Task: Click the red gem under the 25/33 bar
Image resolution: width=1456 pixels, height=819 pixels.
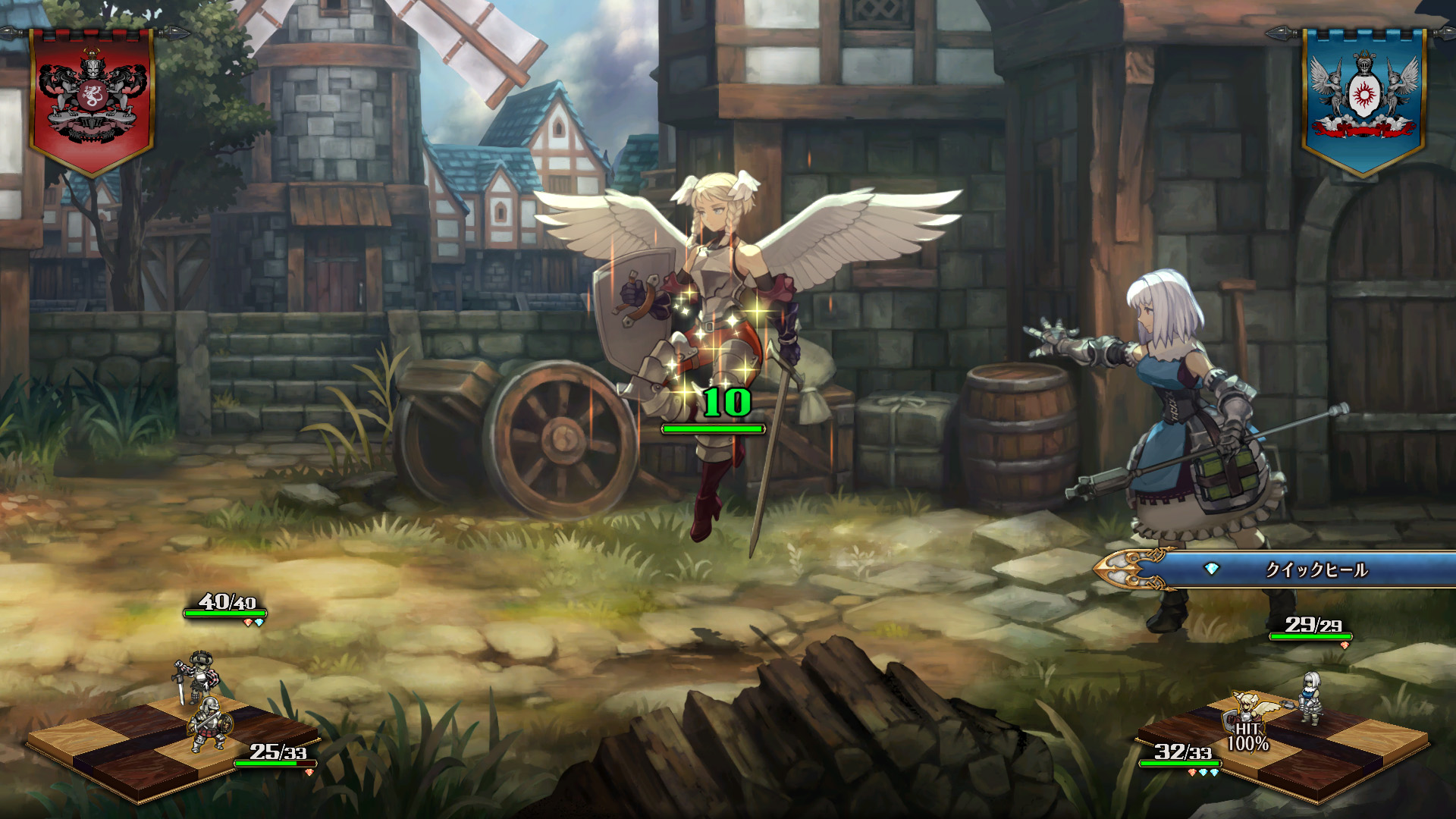Action: [x=309, y=772]
